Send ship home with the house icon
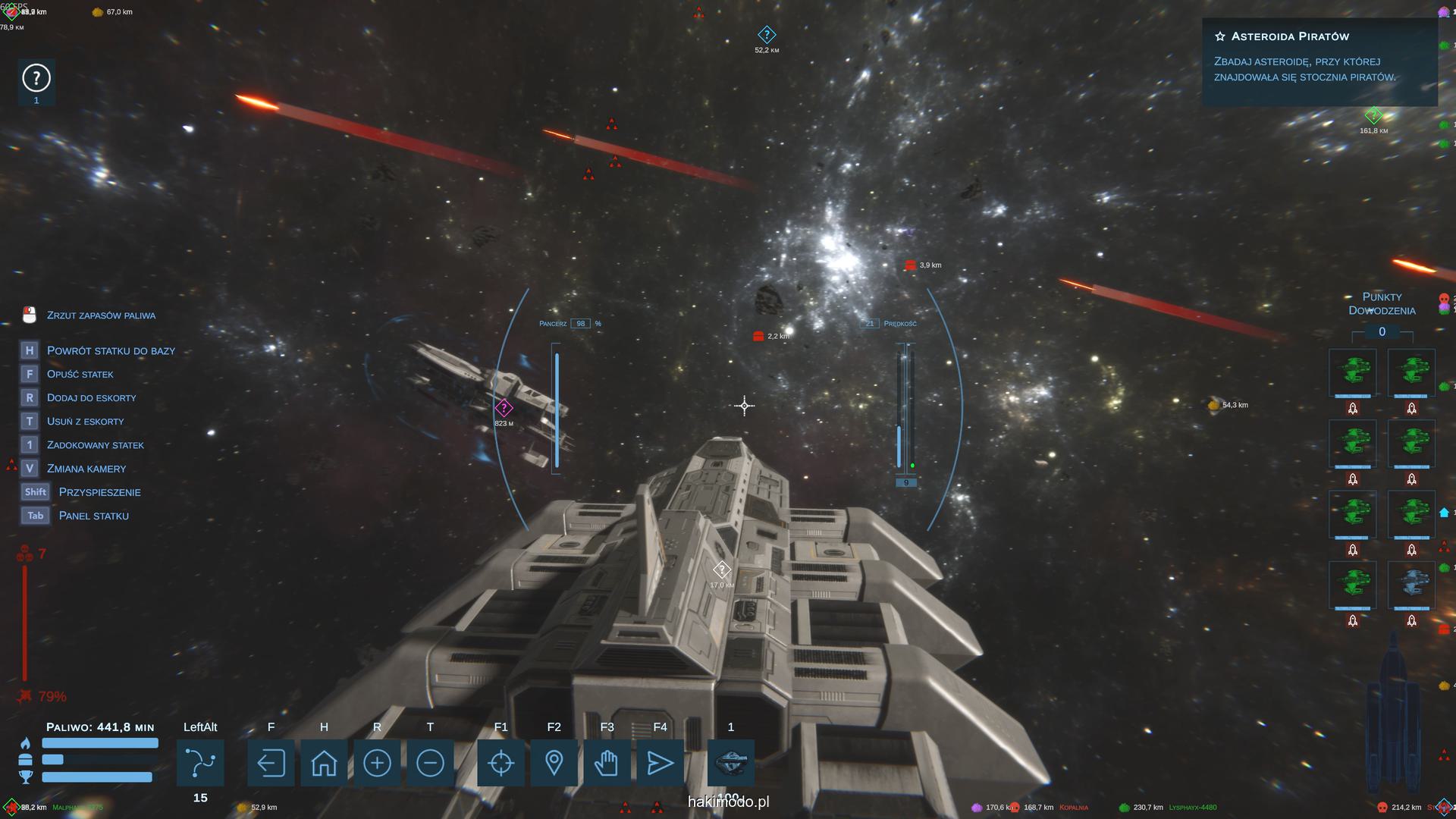The width and height of the screenshot is (1456, 819). pyautogui.click(x=324, y=763)
